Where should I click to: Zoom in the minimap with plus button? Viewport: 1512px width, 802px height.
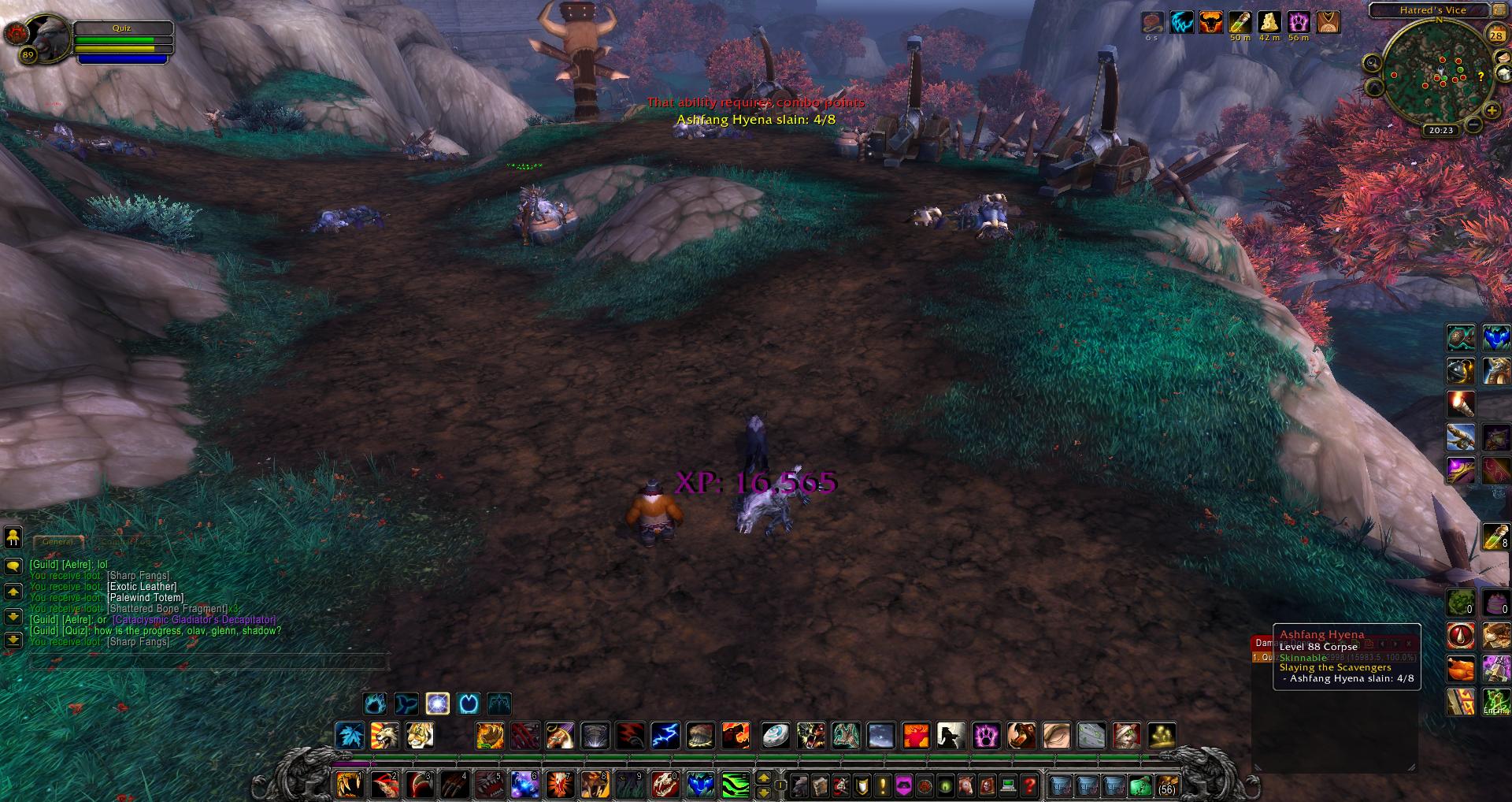pos(1491,111)
